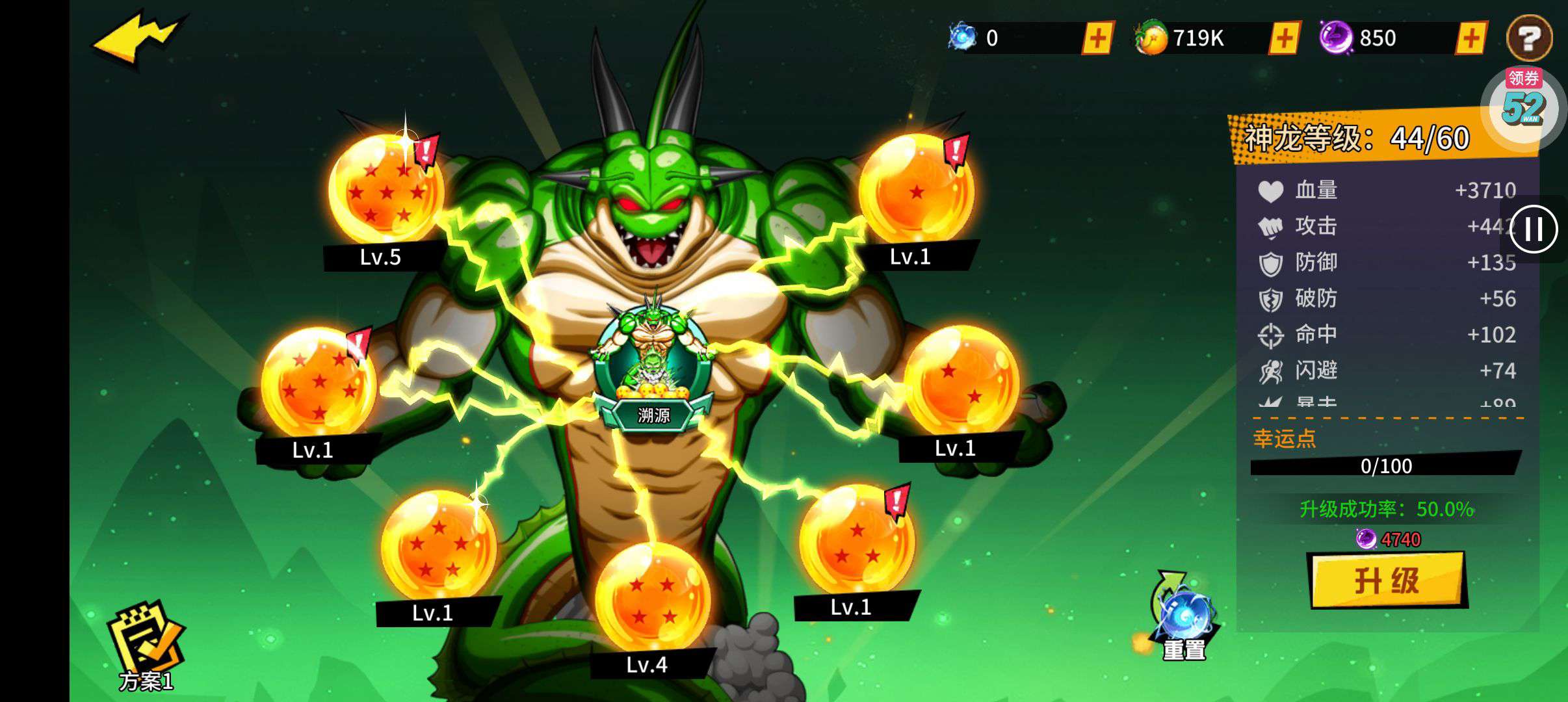The height and width of the screenshot is (702, 1568).
Task: Add more purple orb currency
Action: (x=1471, y=38)
